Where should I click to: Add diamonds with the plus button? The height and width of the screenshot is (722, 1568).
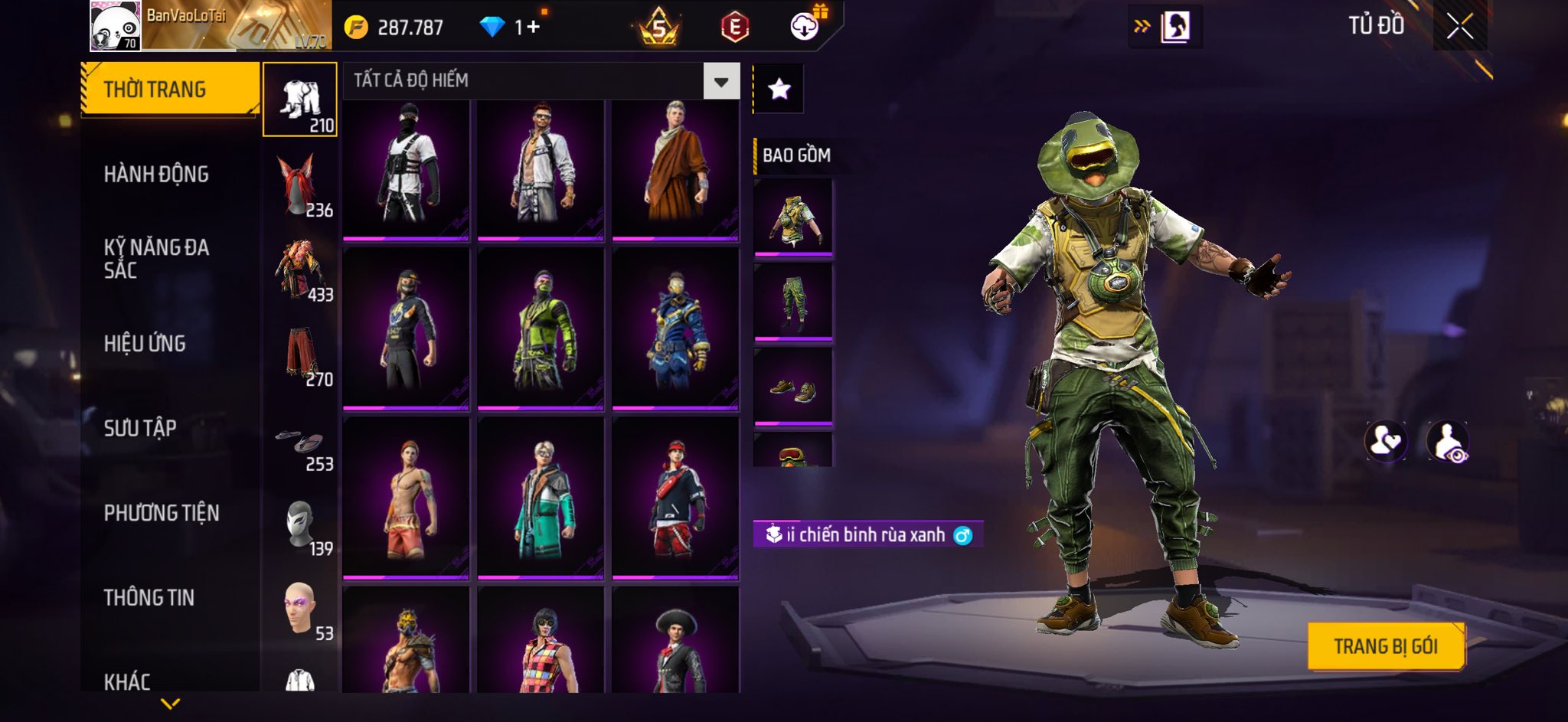[533, 28]
